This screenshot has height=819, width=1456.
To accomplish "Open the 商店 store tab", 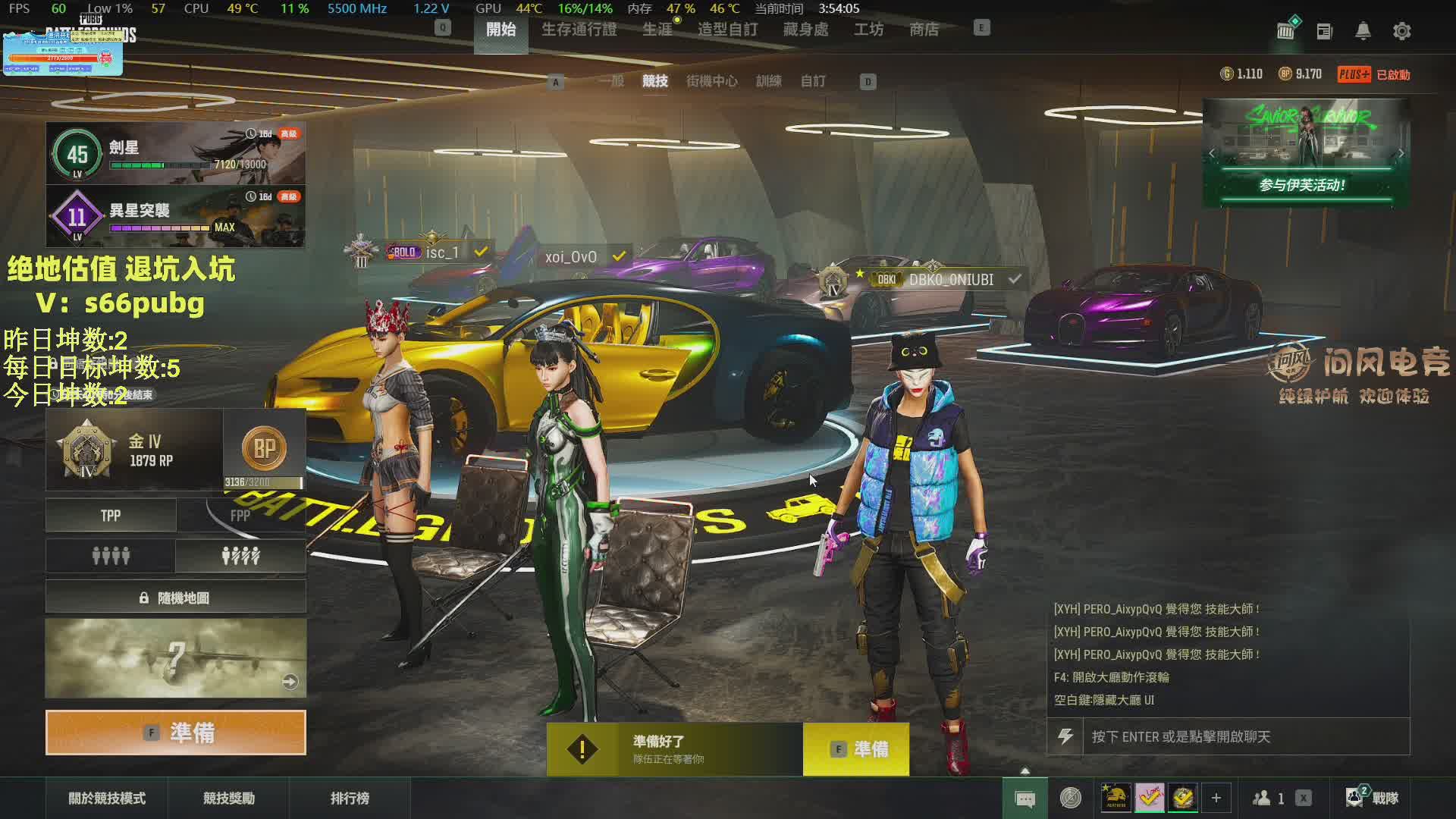I will click(x=924, y=30).
